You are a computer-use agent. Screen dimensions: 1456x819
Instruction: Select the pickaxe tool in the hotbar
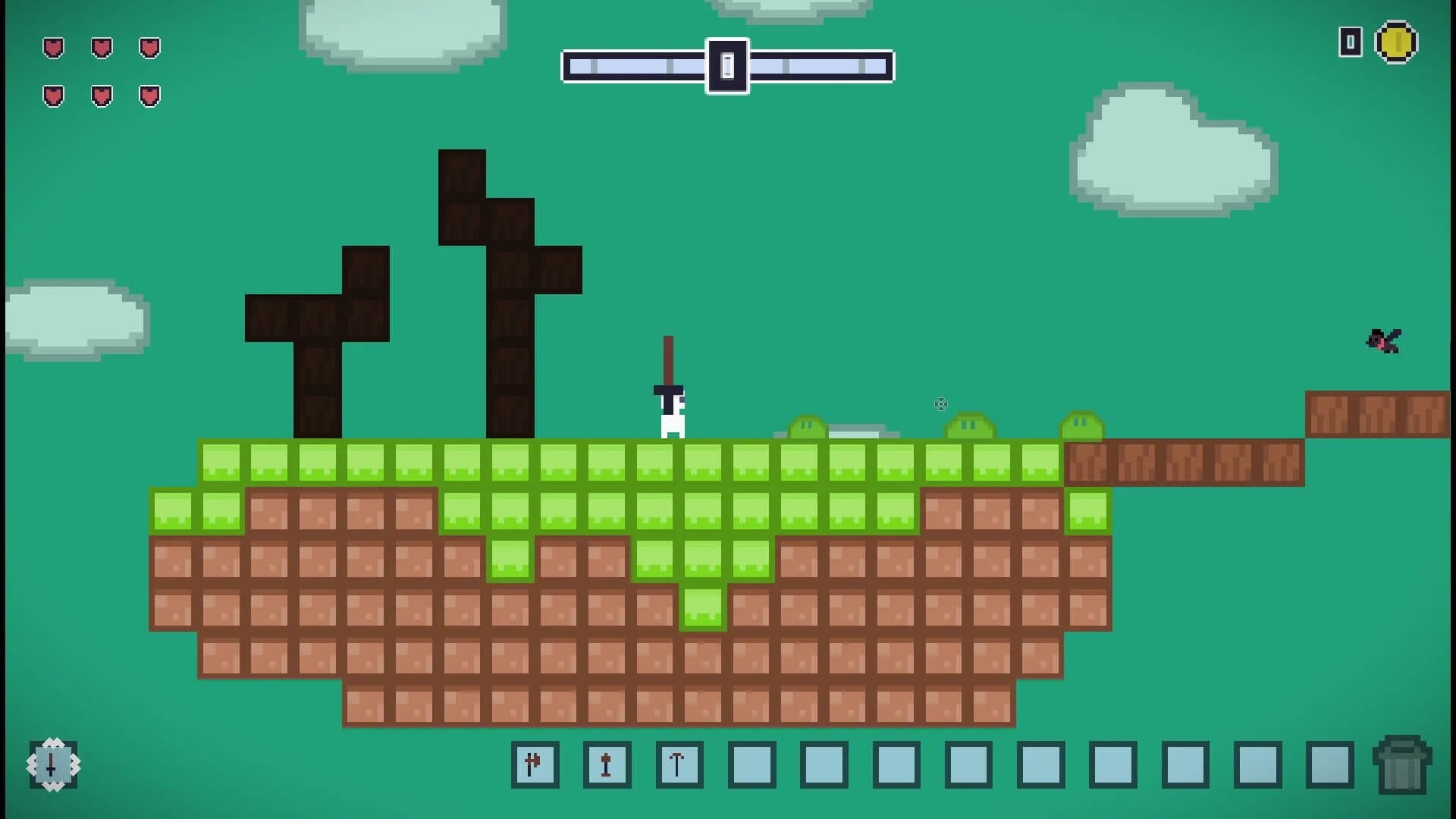679,765
